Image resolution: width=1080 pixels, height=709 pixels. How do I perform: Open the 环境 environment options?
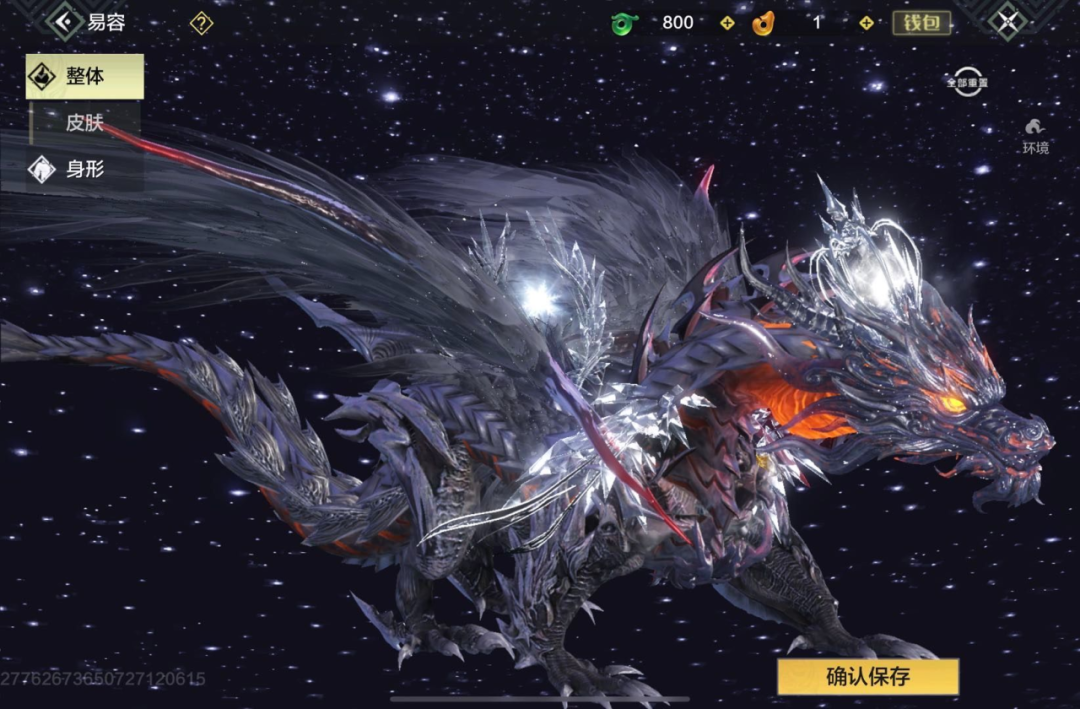pyautogui.click(x=1035, y=136)
